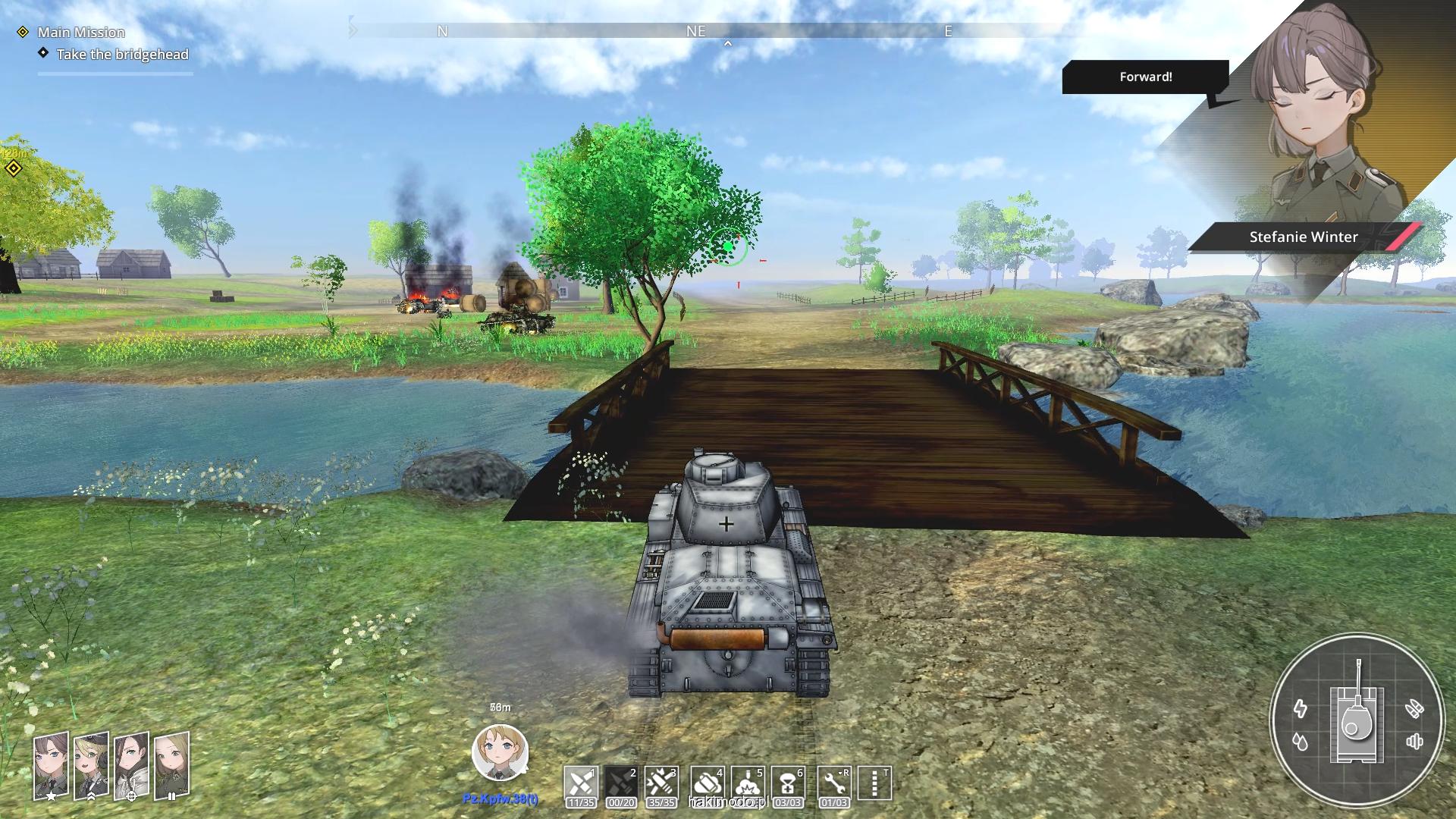Viewport: 1456px width, 819px height.
Task: Select the loader portrait with shells badge
Action: [171, 766]
